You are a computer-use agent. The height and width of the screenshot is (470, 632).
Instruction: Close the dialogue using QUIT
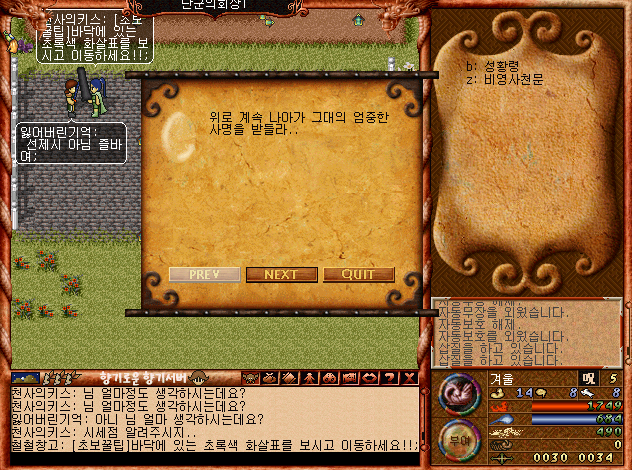pyautogui.click(x=358, y=275)
